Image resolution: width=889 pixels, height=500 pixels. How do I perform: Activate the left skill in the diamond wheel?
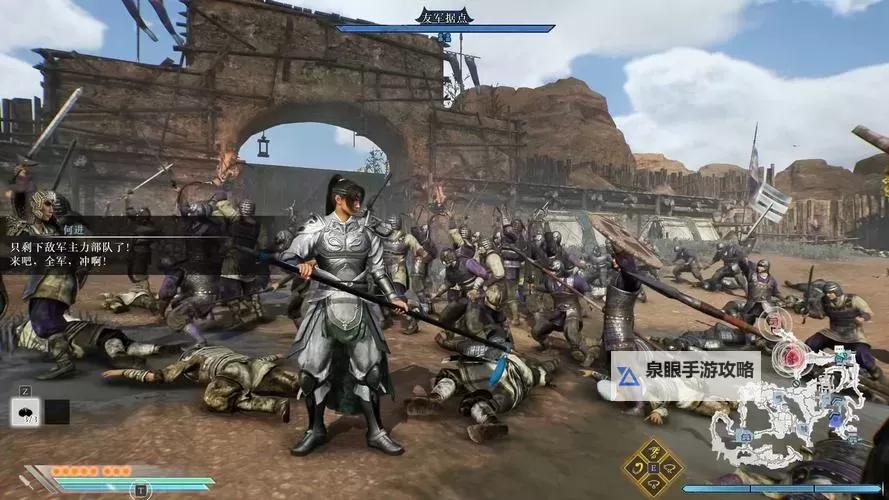point(636,468)
